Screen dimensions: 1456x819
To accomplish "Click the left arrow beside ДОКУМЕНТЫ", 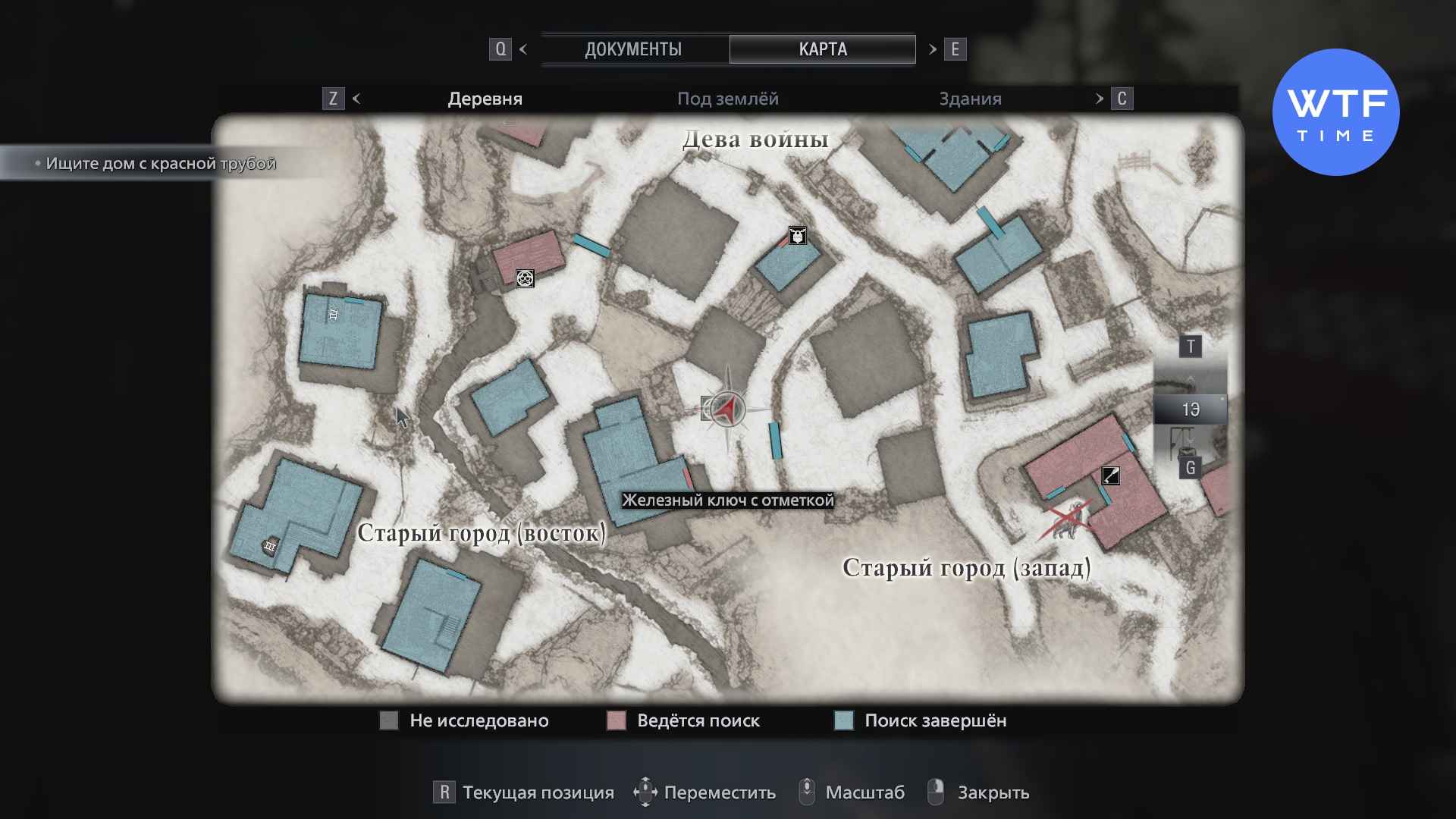I will (523, 49).
